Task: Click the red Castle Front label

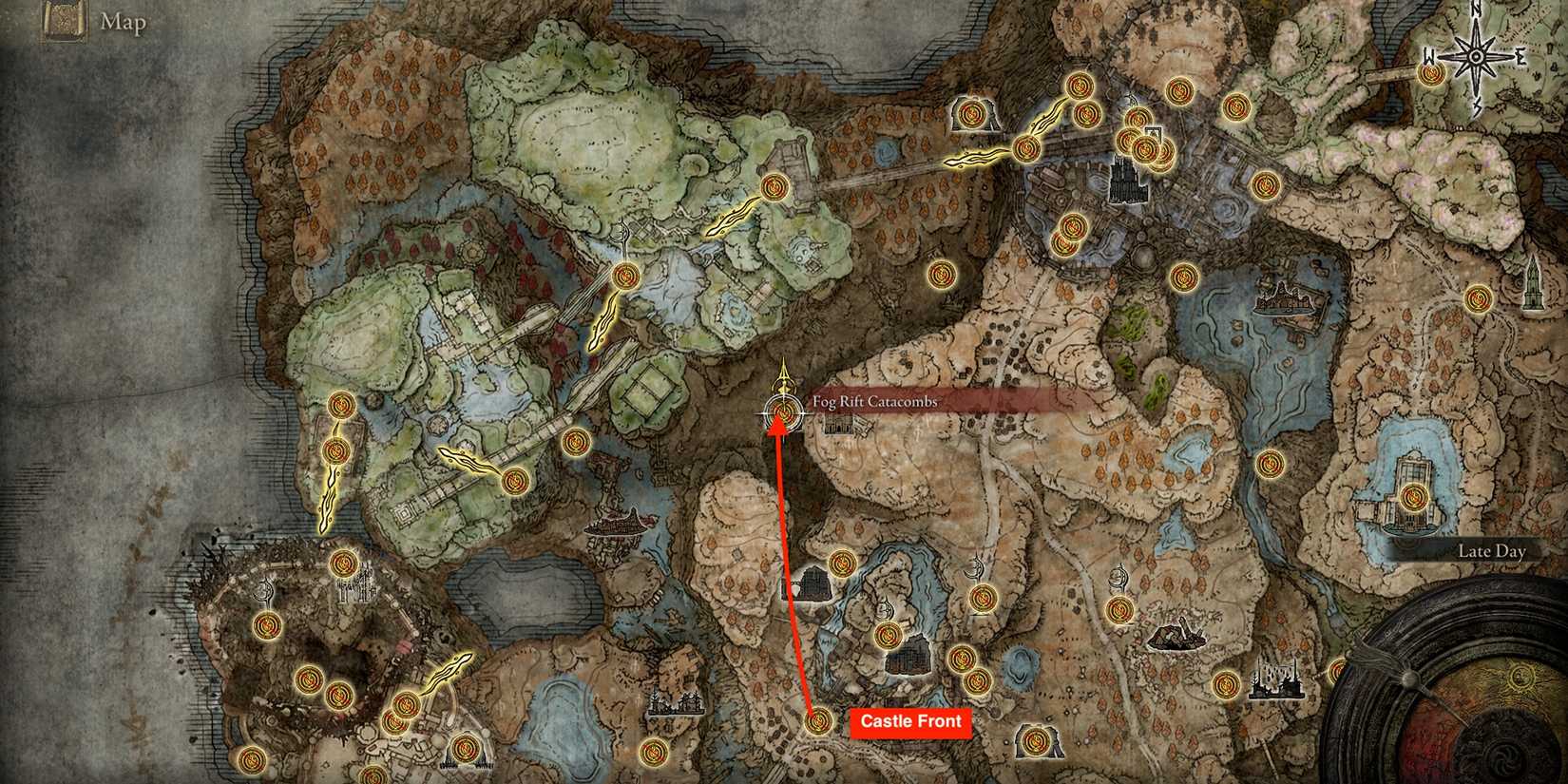Action: pos(909,722)
